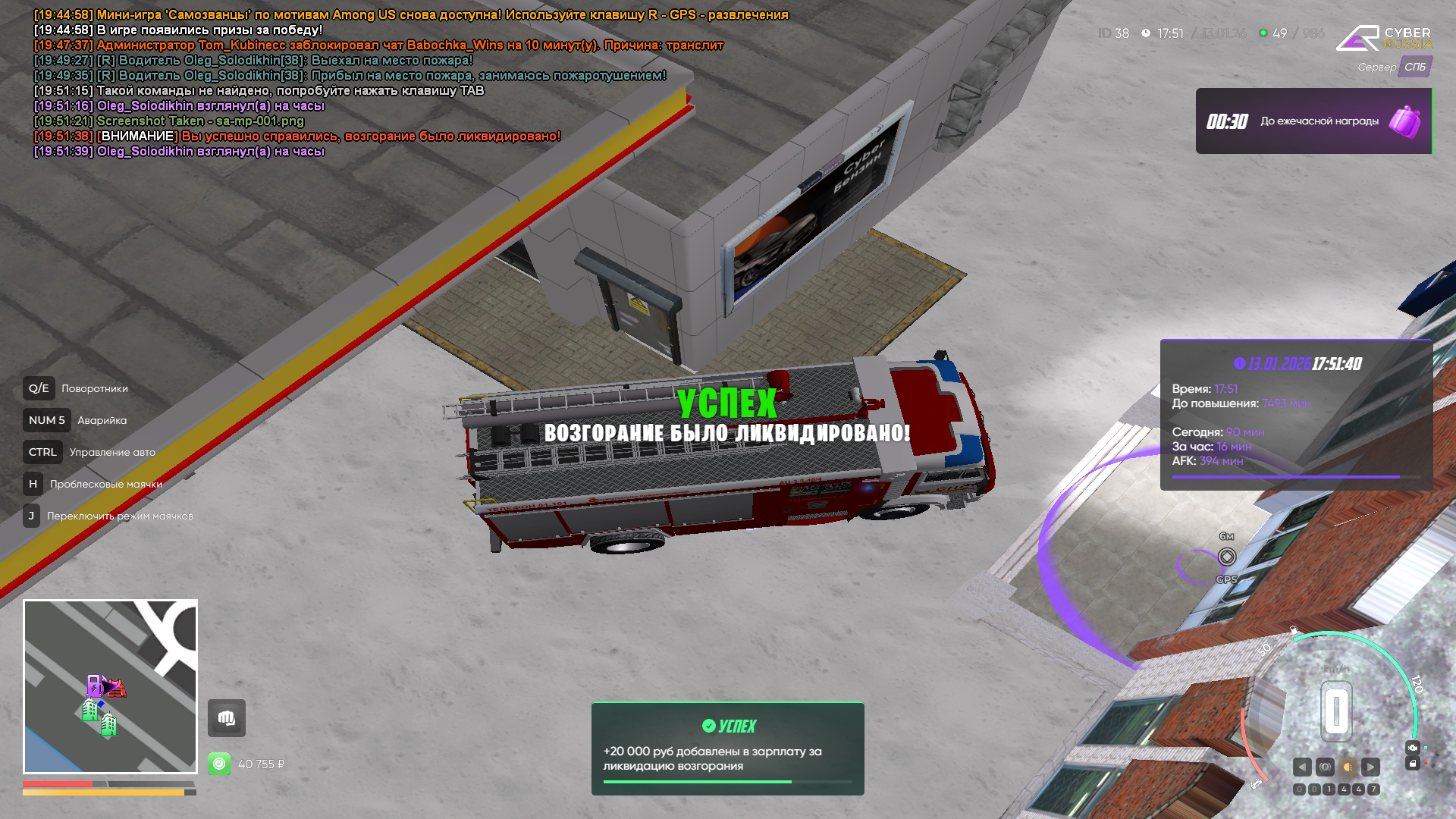Click the СПБ server badge
Viewport: 1456px width, 819px height.
(x=1415, y=67)
